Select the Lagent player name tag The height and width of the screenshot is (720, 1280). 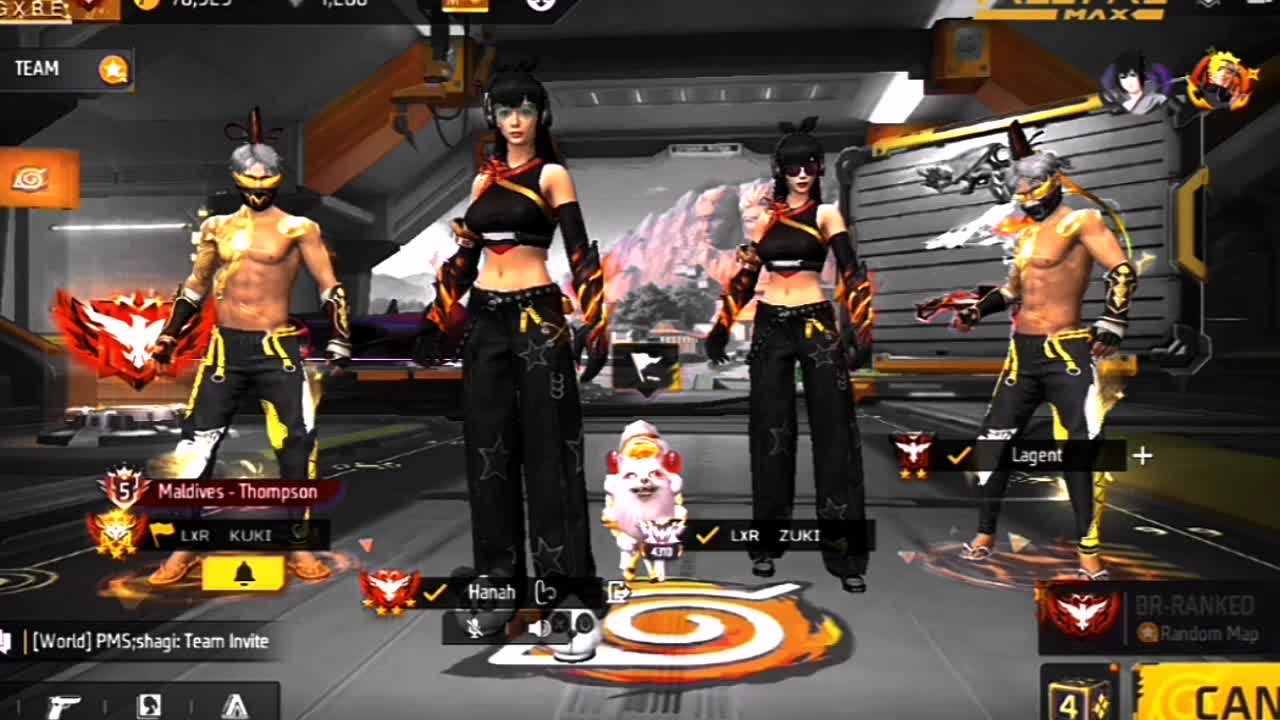1036,455
